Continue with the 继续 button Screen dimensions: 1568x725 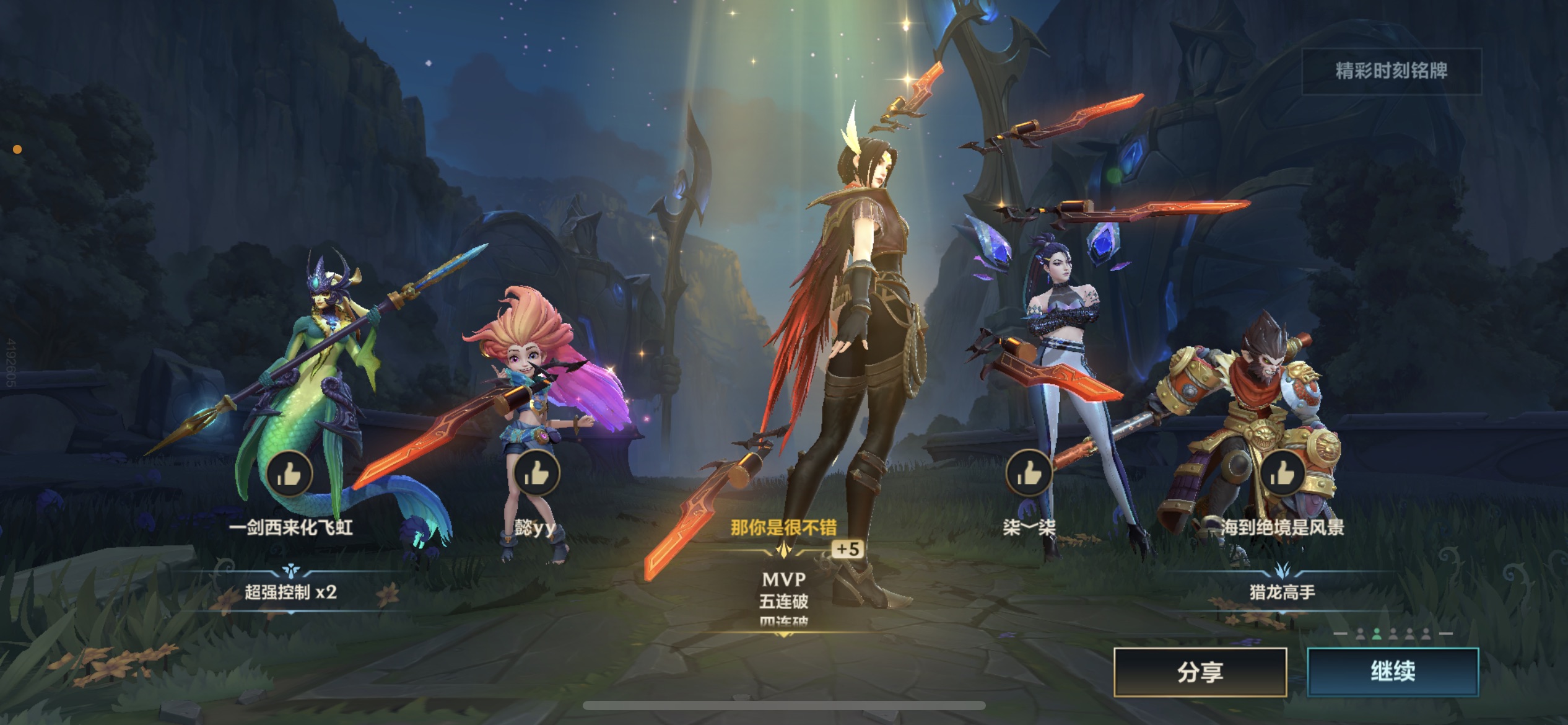(x=1393, y=672)
